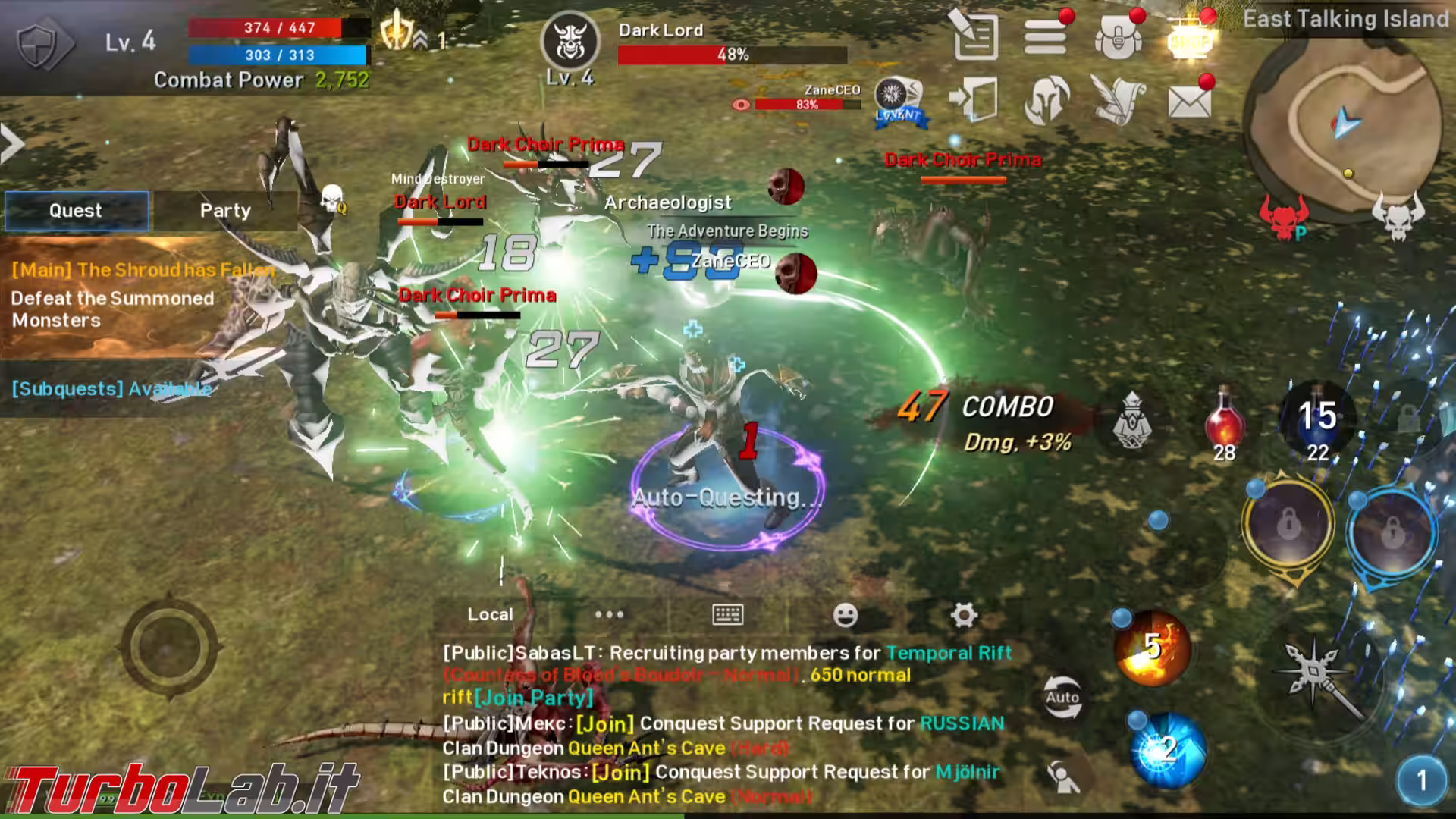Open the hamburger main menu

point(1046,36)
